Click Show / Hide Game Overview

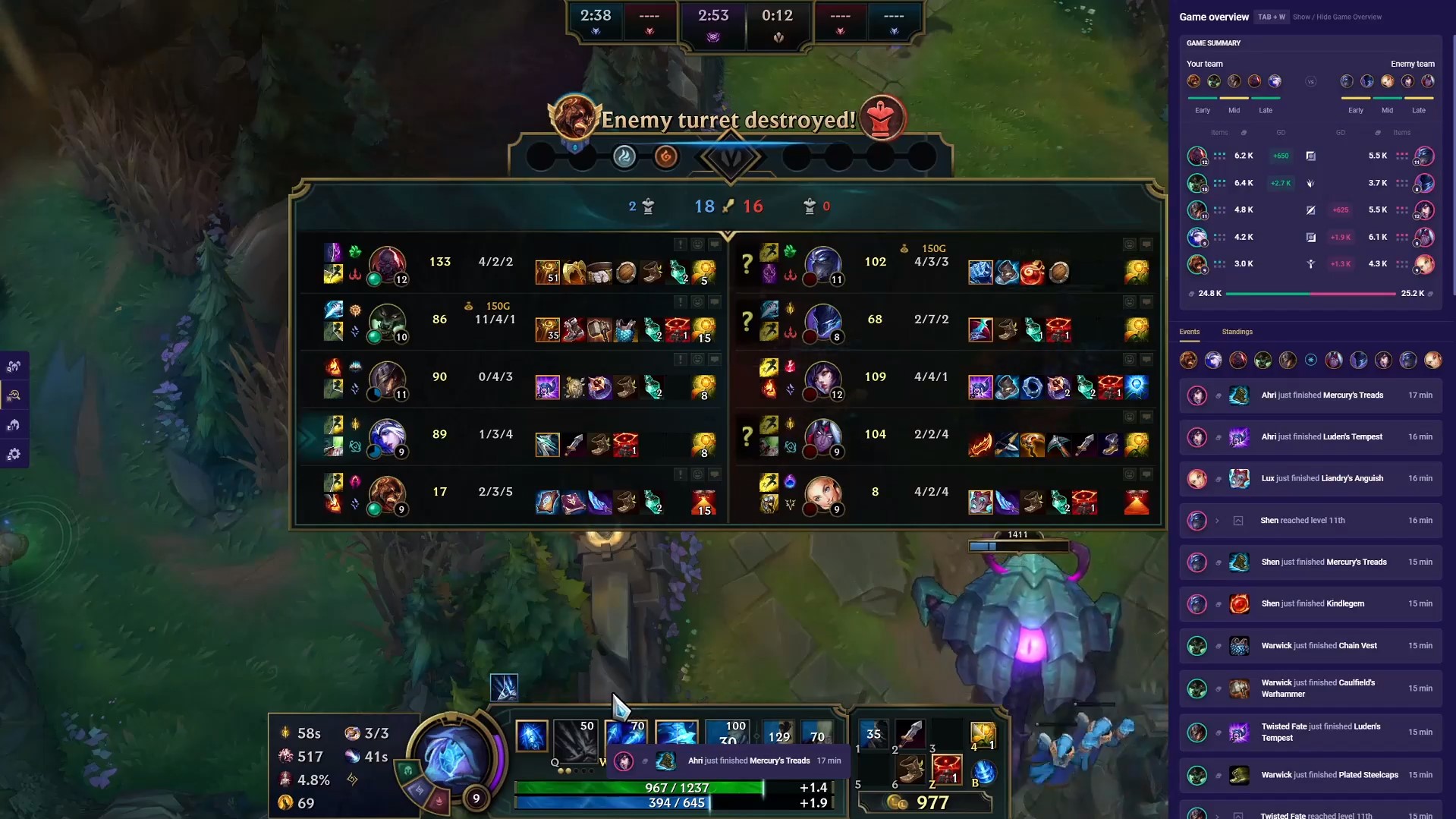click(x=1338, y=17)
